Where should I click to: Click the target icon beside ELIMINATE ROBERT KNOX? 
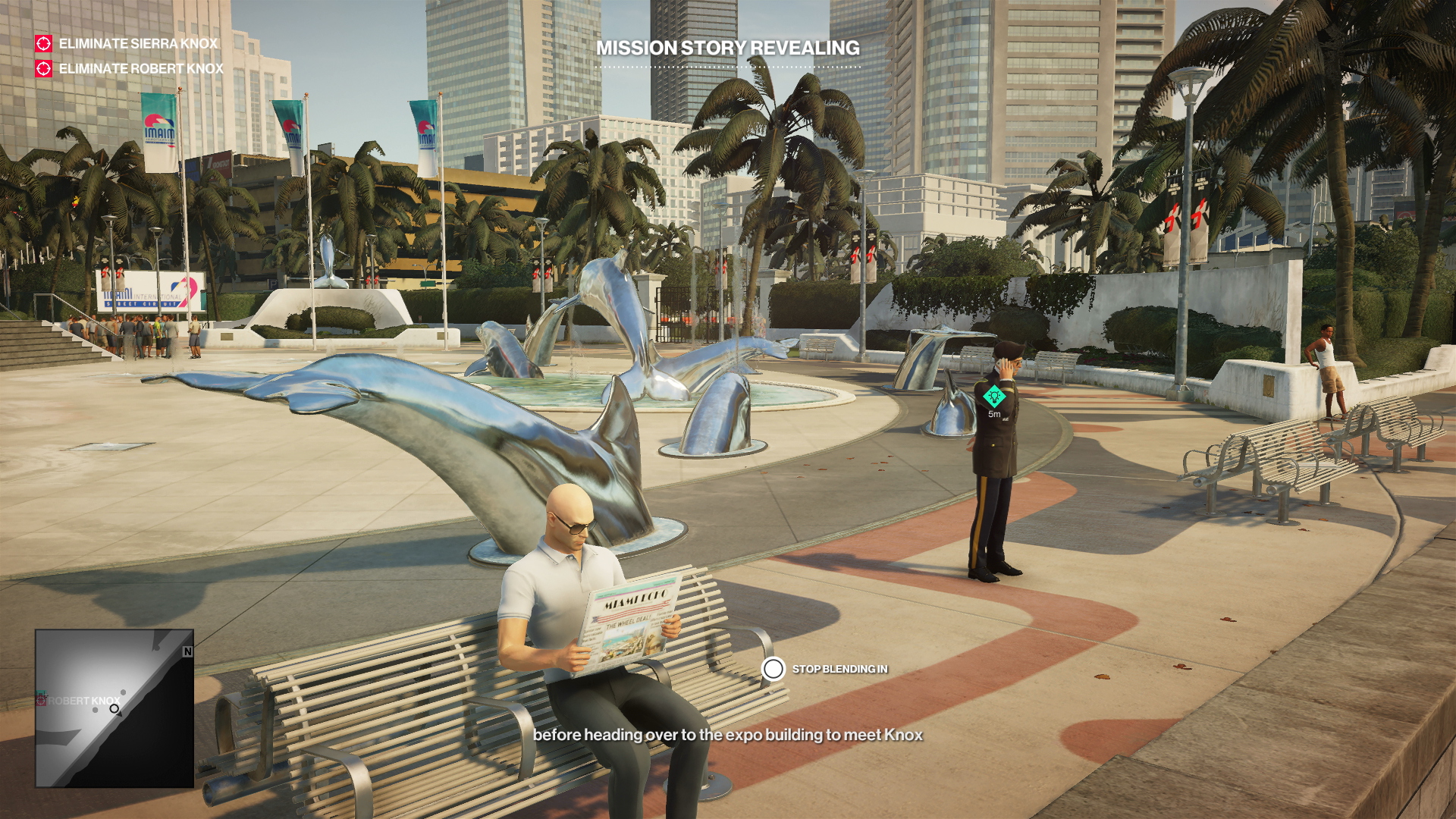point(44,71)
